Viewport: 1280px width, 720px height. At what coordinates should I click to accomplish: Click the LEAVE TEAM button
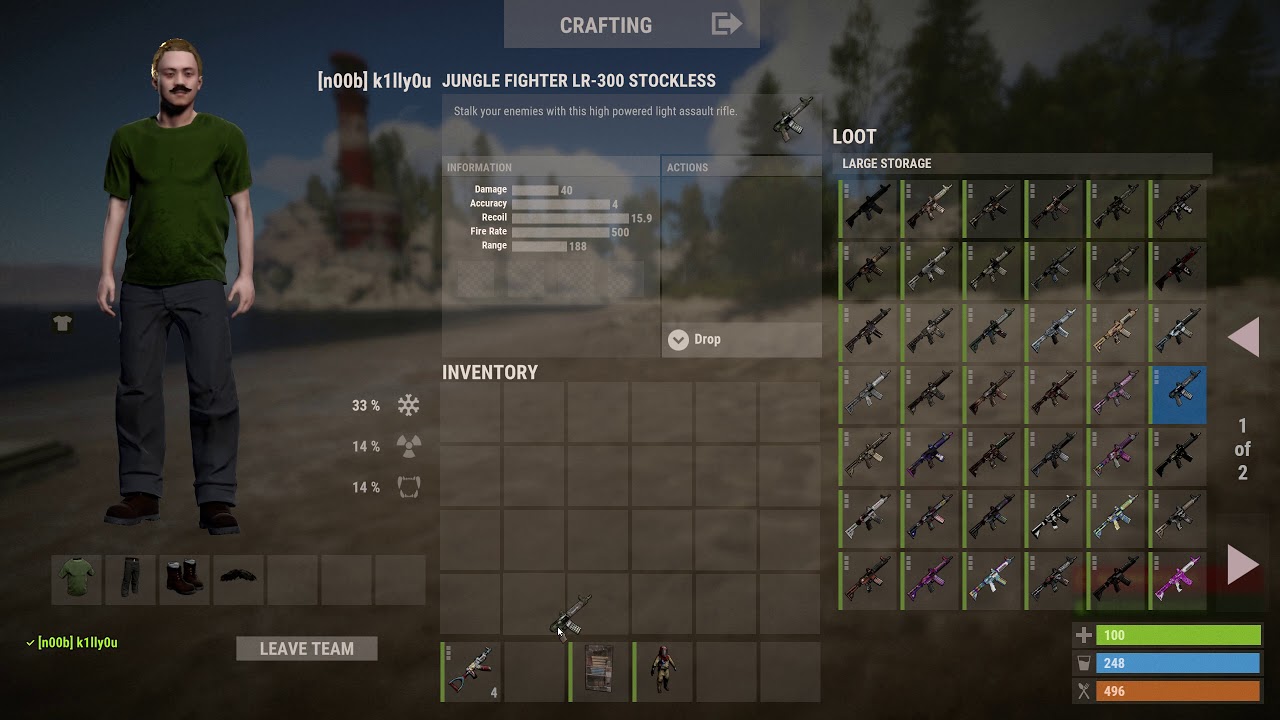click(x=306, y=648)
